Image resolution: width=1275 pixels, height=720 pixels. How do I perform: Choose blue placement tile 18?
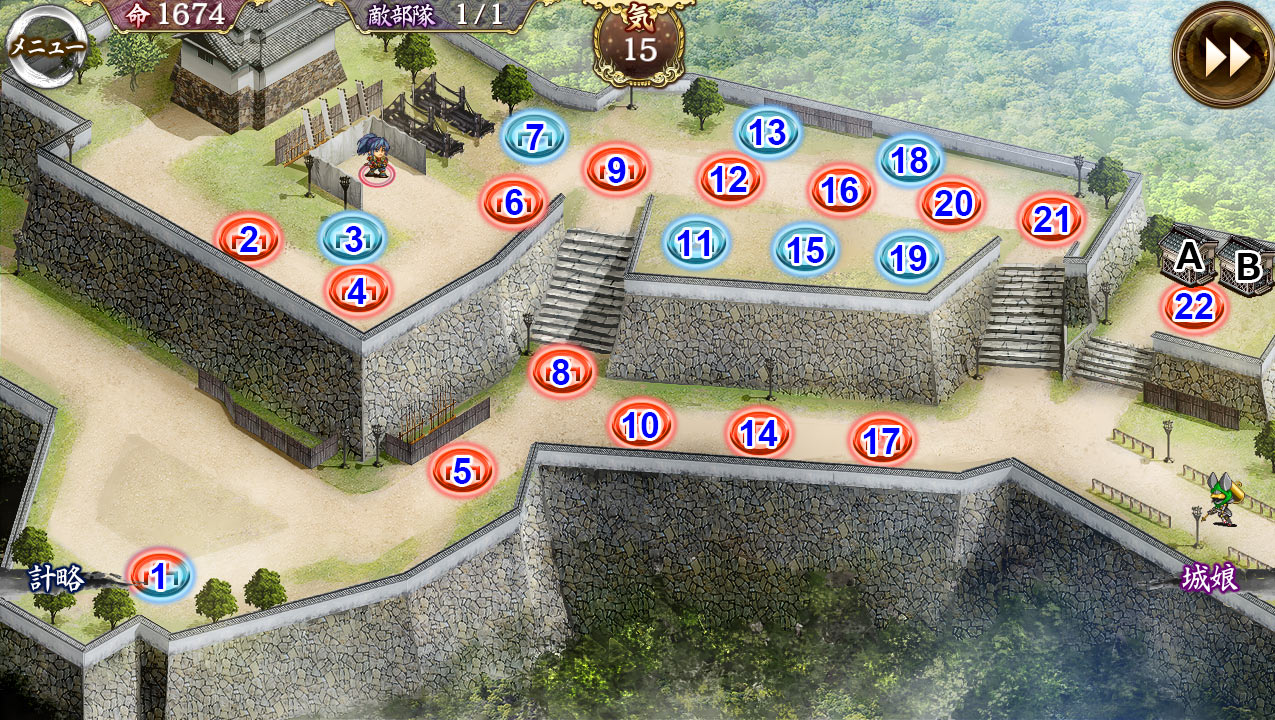coord(910,160)
